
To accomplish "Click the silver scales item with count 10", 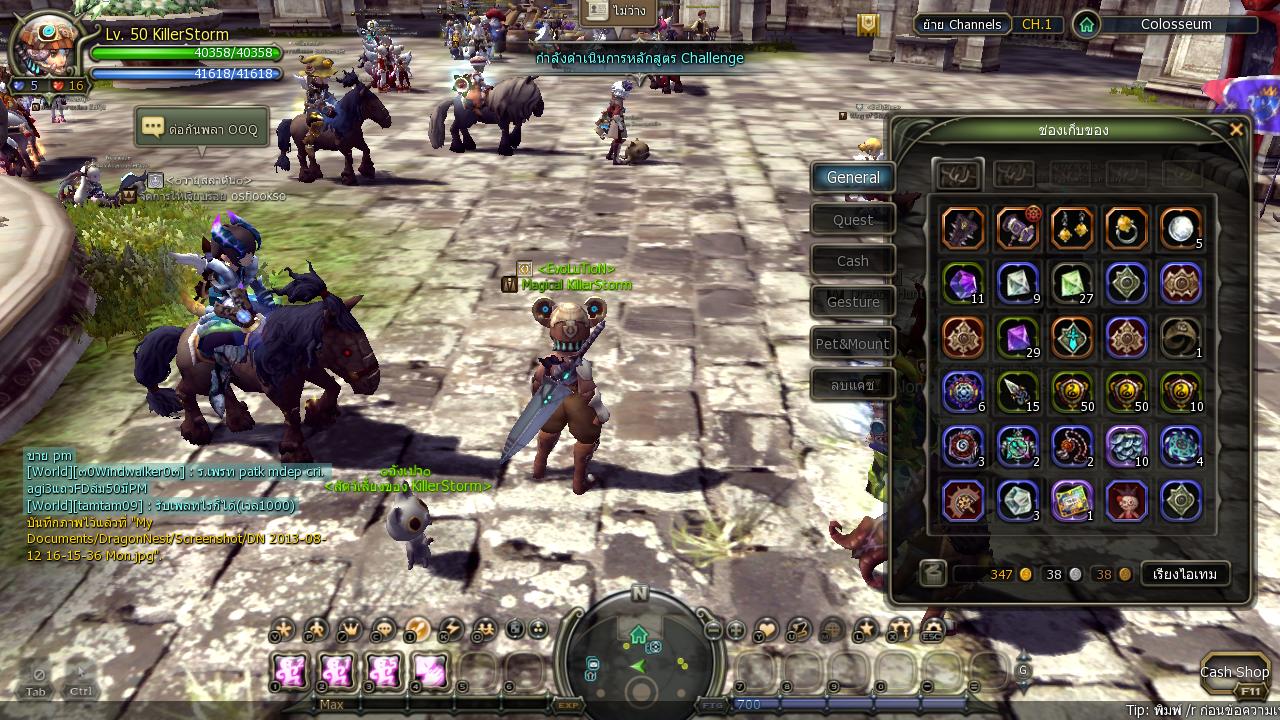I will (1126, 446).
